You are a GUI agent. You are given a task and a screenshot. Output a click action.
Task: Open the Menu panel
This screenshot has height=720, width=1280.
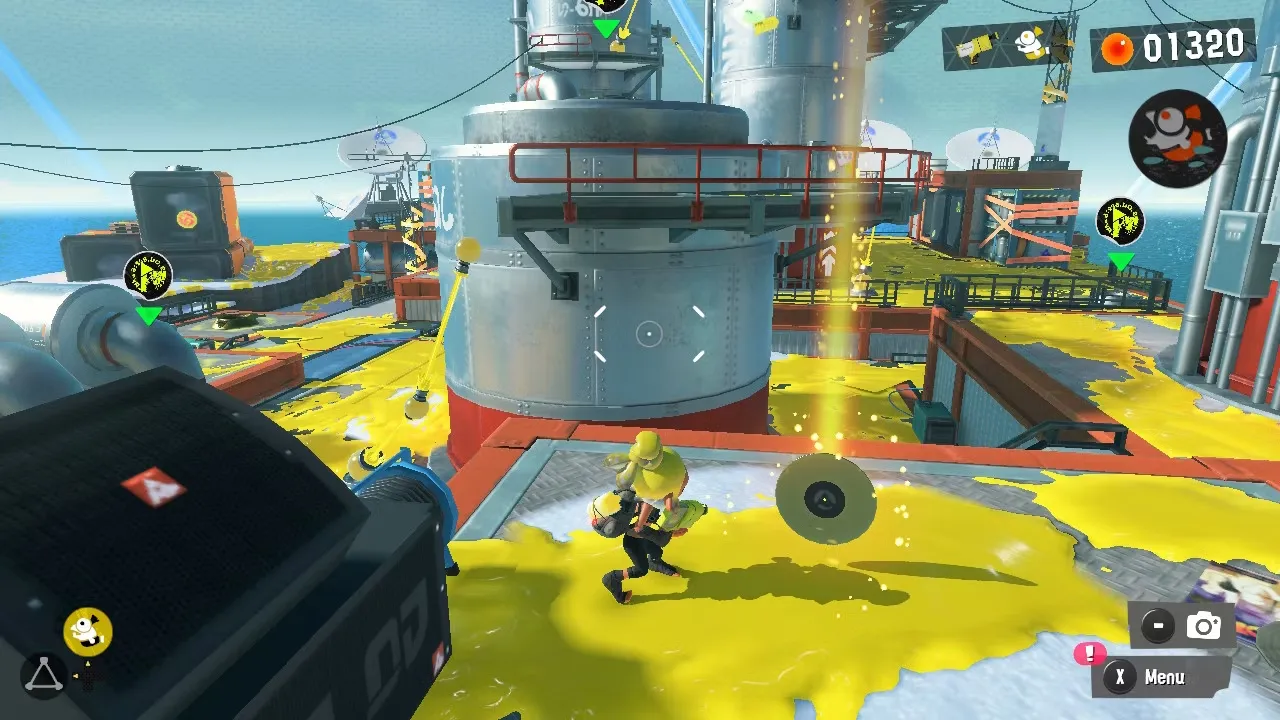pos(1162,677)
